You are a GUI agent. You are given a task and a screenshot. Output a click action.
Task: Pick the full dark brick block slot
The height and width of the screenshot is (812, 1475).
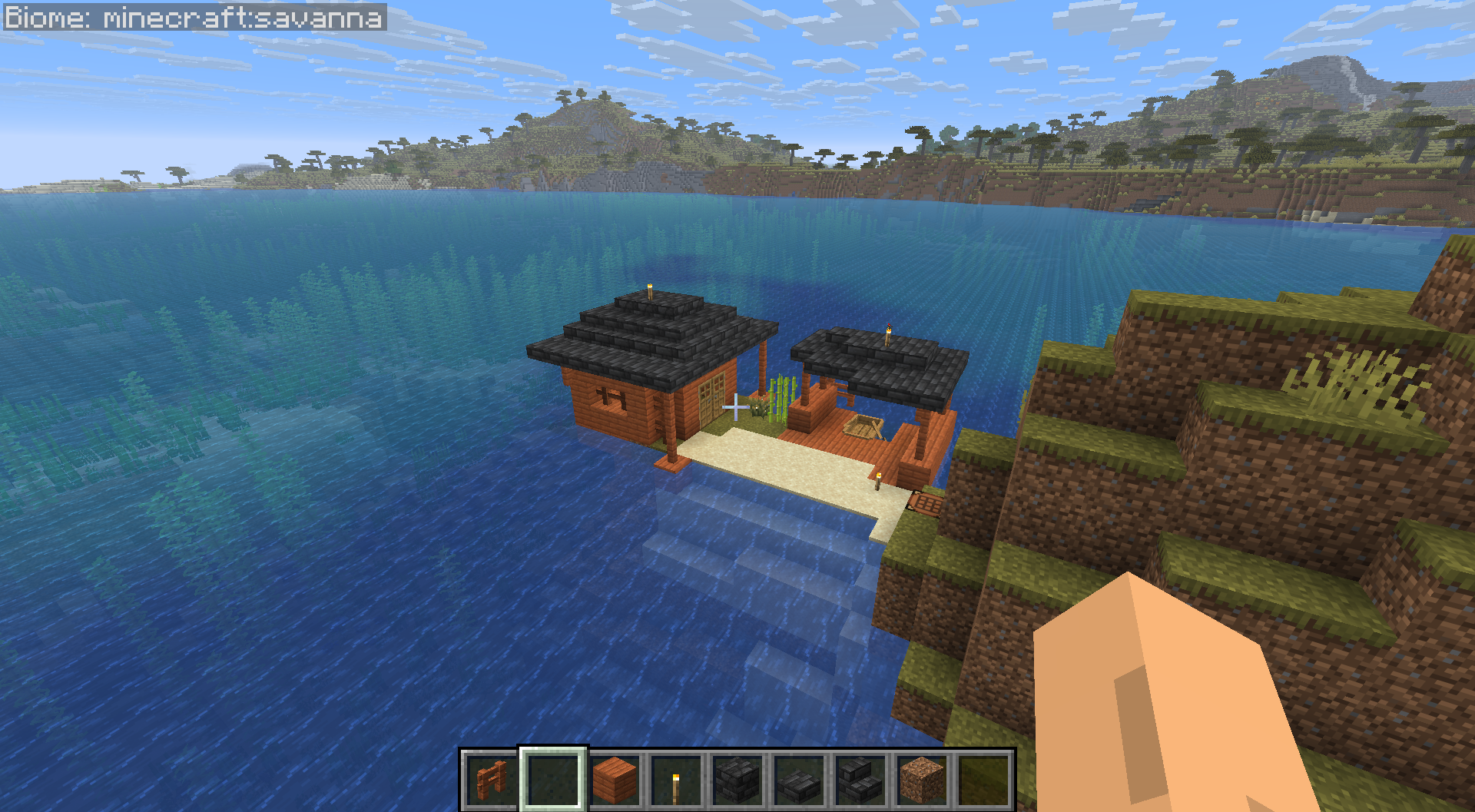coord(737,780)
